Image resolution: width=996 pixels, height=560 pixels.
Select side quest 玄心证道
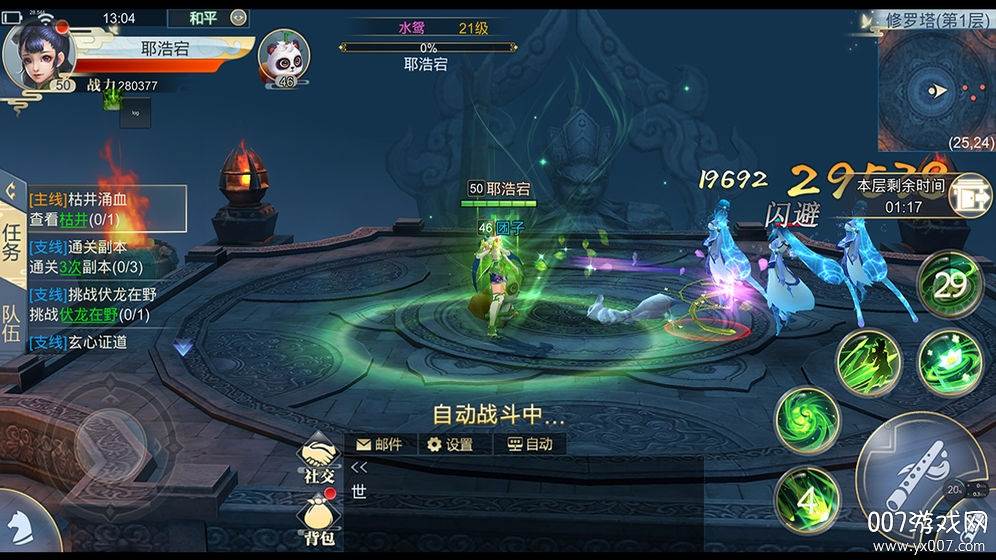click(x=80, y=342)
